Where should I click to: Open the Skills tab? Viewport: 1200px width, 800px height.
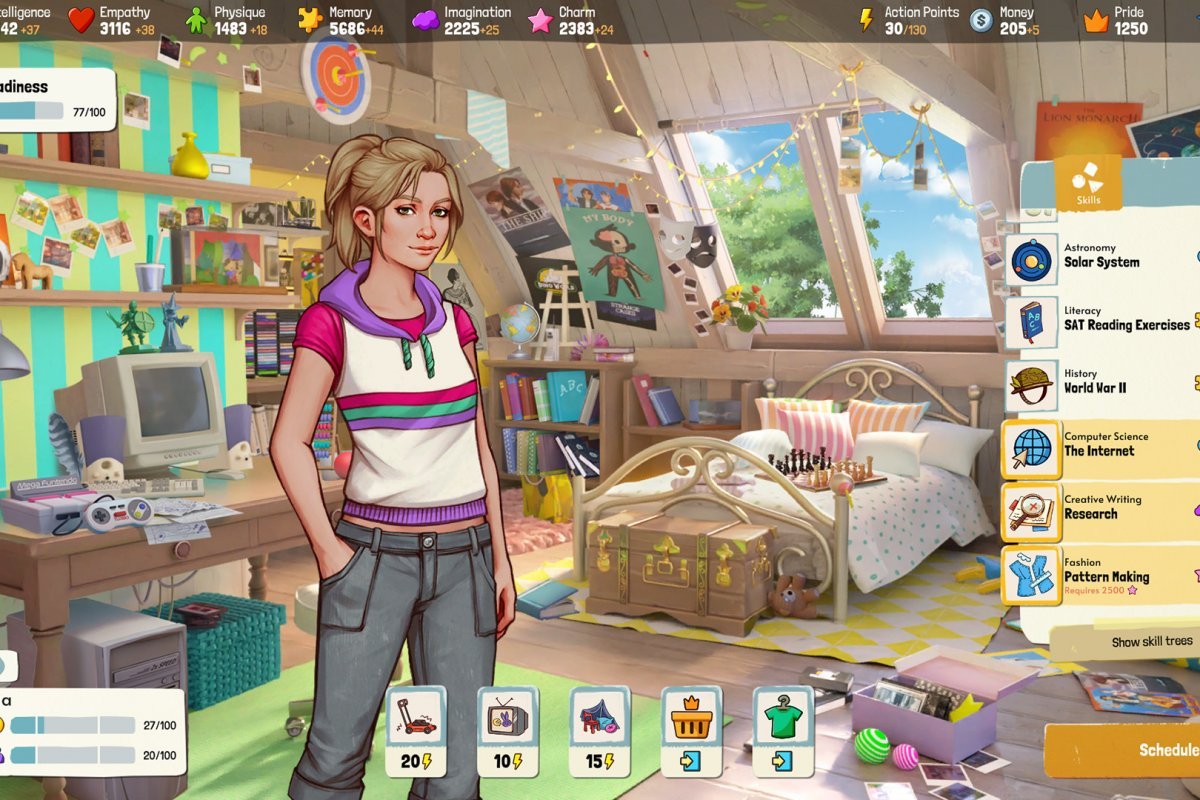coord(1087,185)
